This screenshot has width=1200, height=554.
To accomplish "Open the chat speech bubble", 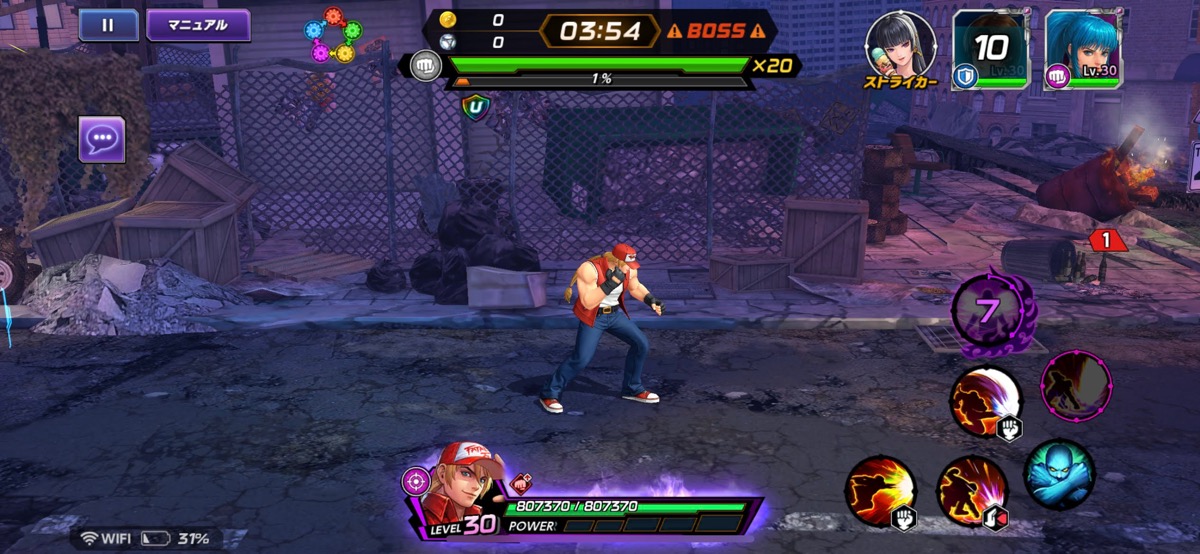I will click(x=102, y=139).
